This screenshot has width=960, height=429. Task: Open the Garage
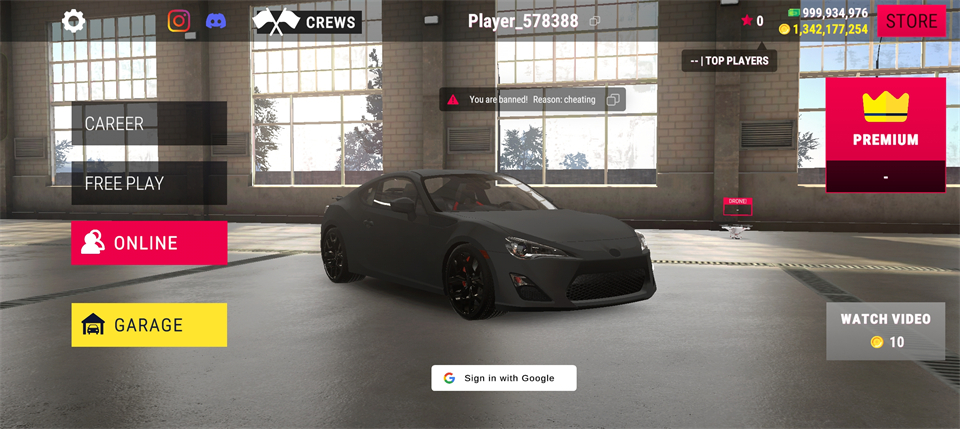149,325
